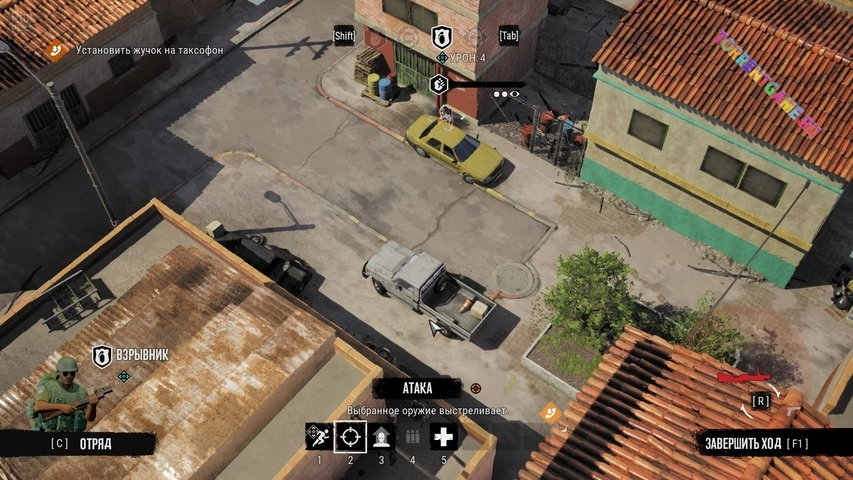Activate the crosshair Attack ability

coord(350,436)
